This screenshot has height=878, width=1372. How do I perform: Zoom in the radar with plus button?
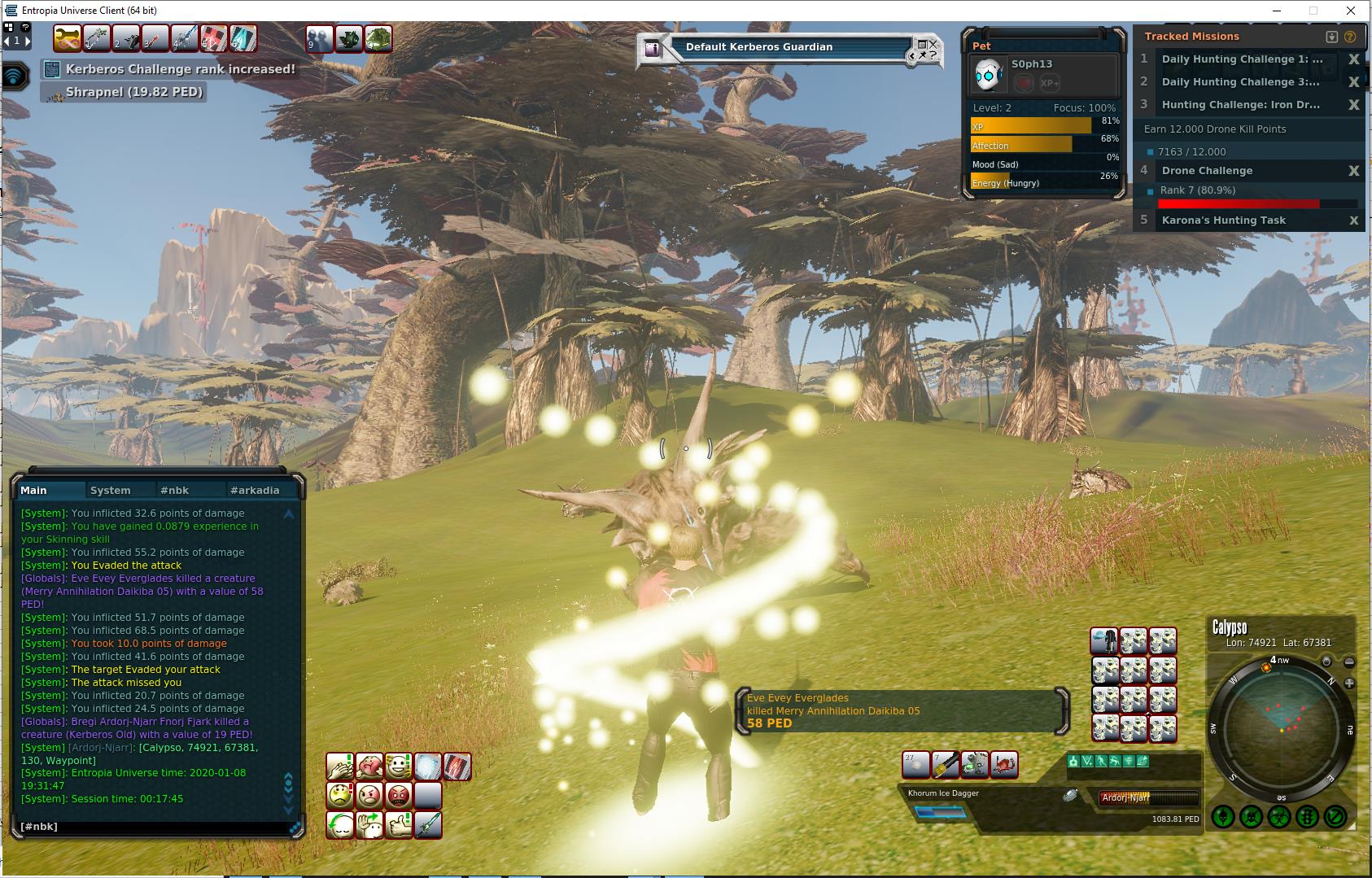1349,684
